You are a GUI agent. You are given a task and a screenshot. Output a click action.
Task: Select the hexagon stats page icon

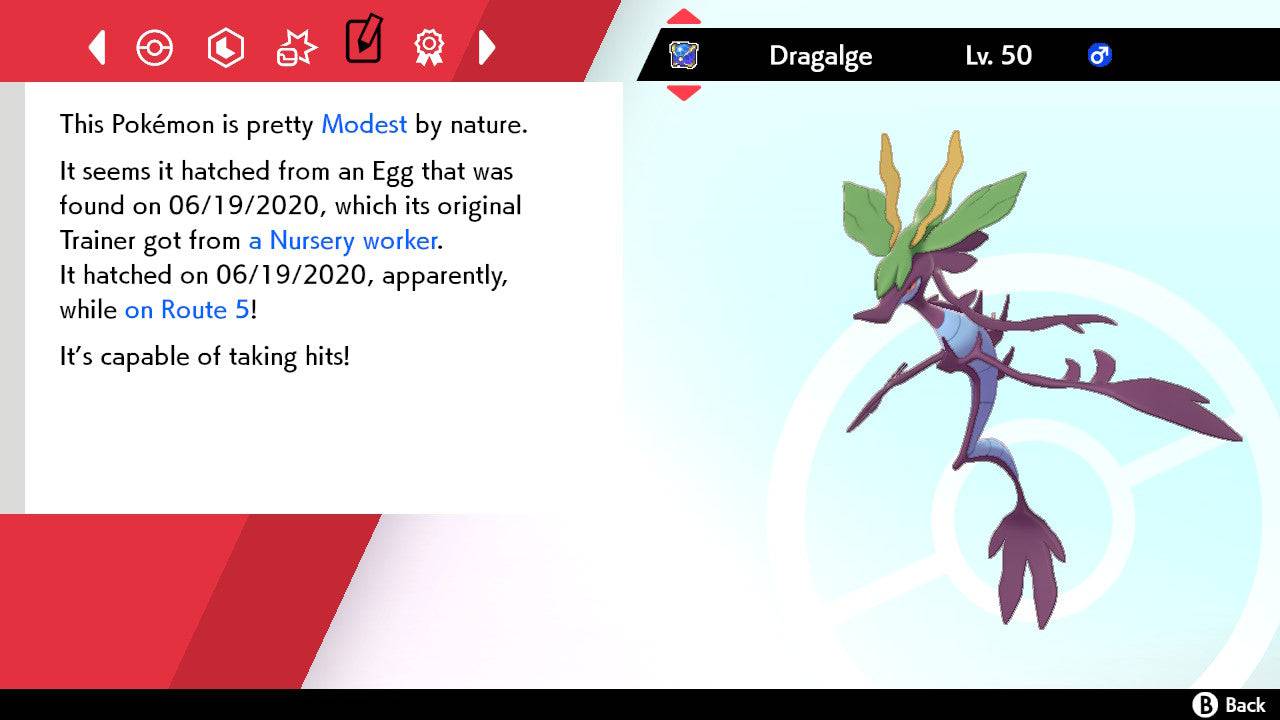click(x=226, y=47)
